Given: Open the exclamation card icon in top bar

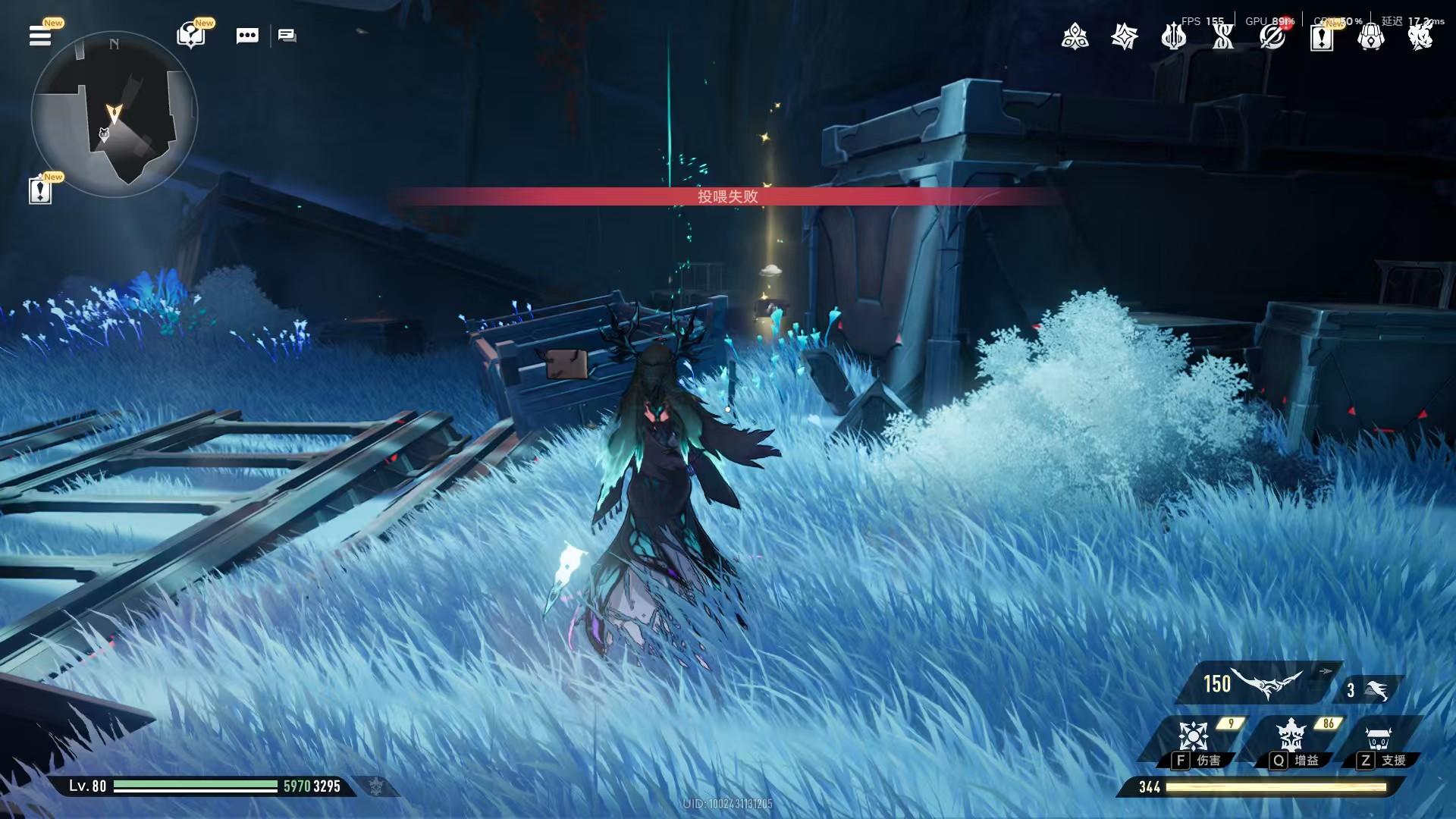Looking at the screenshot, I should pyautogui.click(x=1321, y=36).
